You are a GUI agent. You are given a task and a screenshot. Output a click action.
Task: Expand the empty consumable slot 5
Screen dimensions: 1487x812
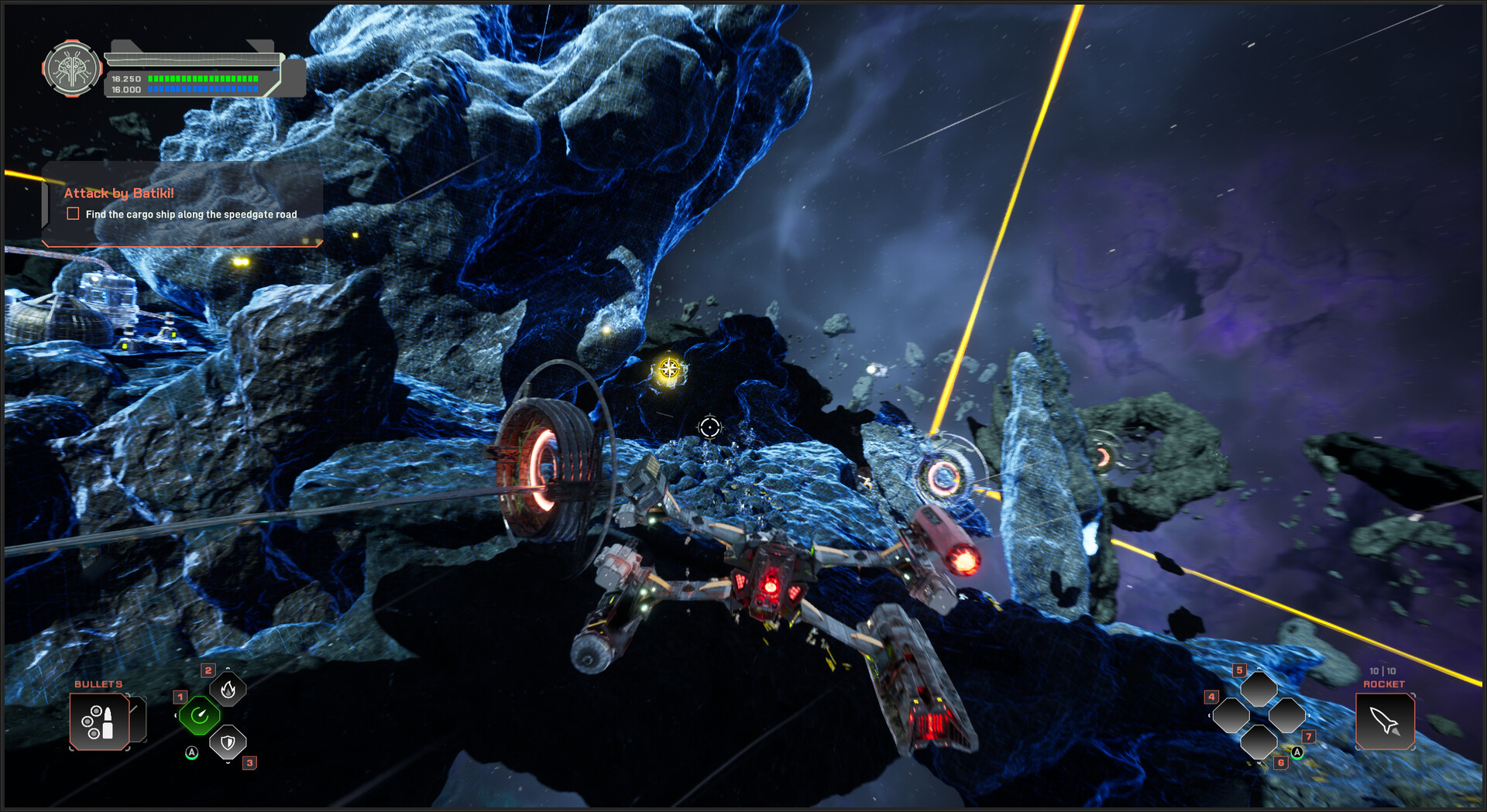[x=1261, y=689]
